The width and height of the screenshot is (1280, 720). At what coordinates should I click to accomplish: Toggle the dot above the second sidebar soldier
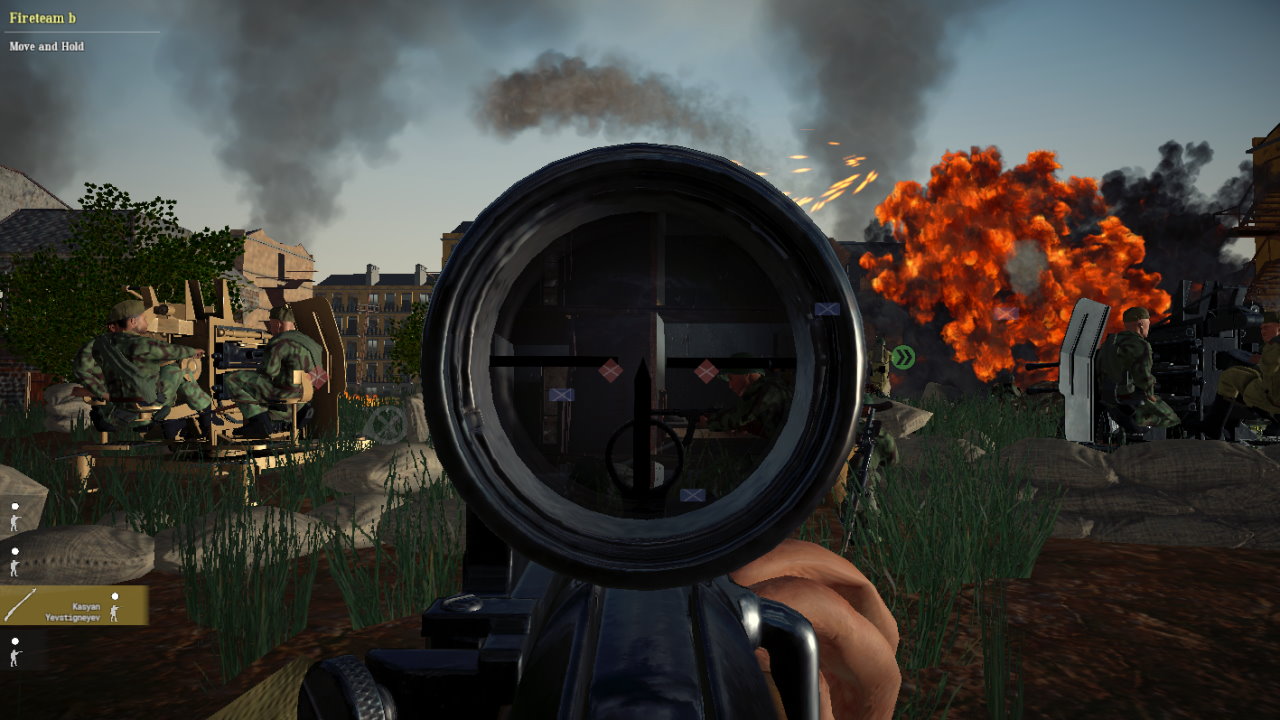15,551
